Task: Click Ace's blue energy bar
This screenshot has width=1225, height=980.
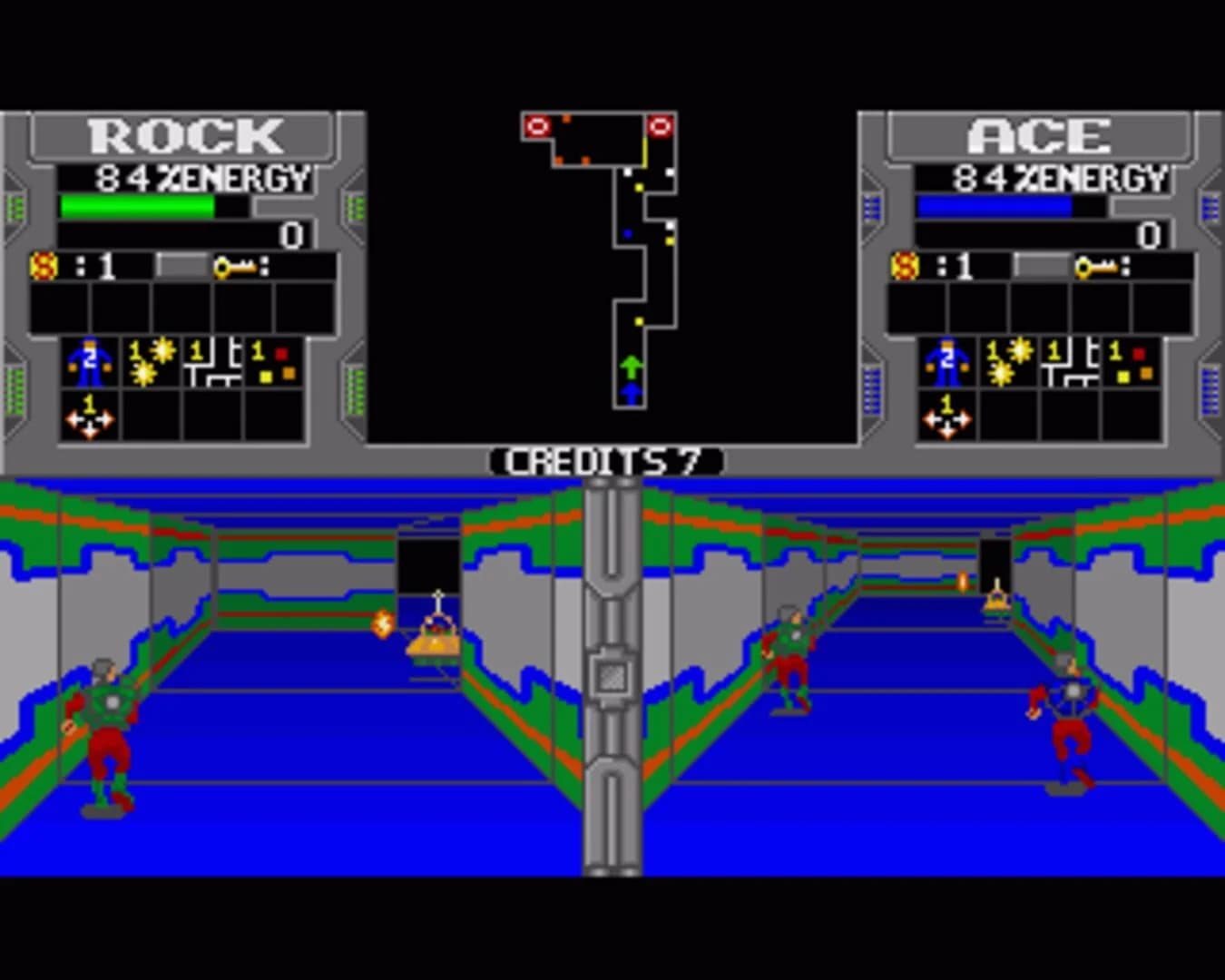Action: [996, 207]
